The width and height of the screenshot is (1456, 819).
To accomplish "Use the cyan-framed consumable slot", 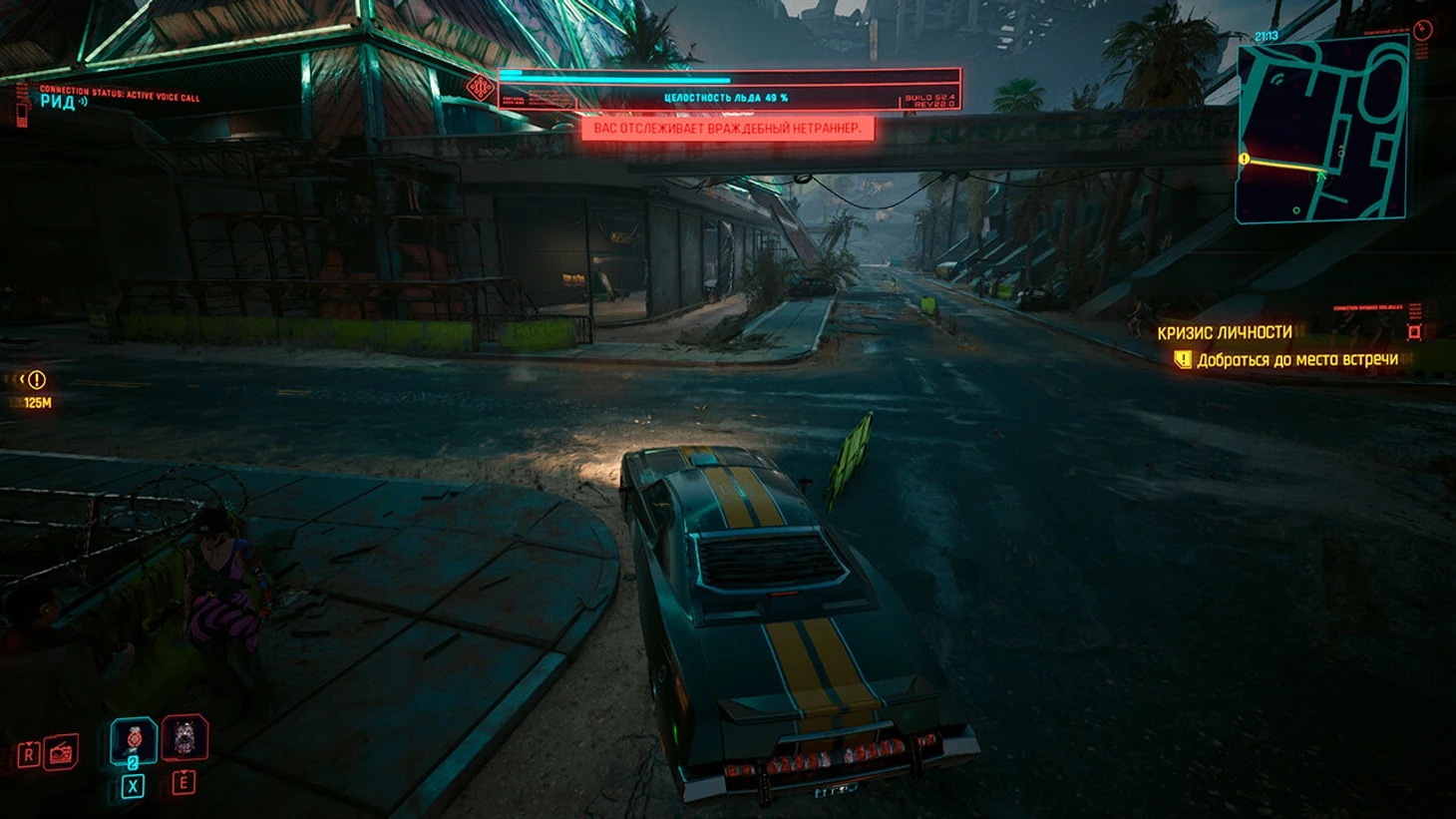I will tap(133, 739).
